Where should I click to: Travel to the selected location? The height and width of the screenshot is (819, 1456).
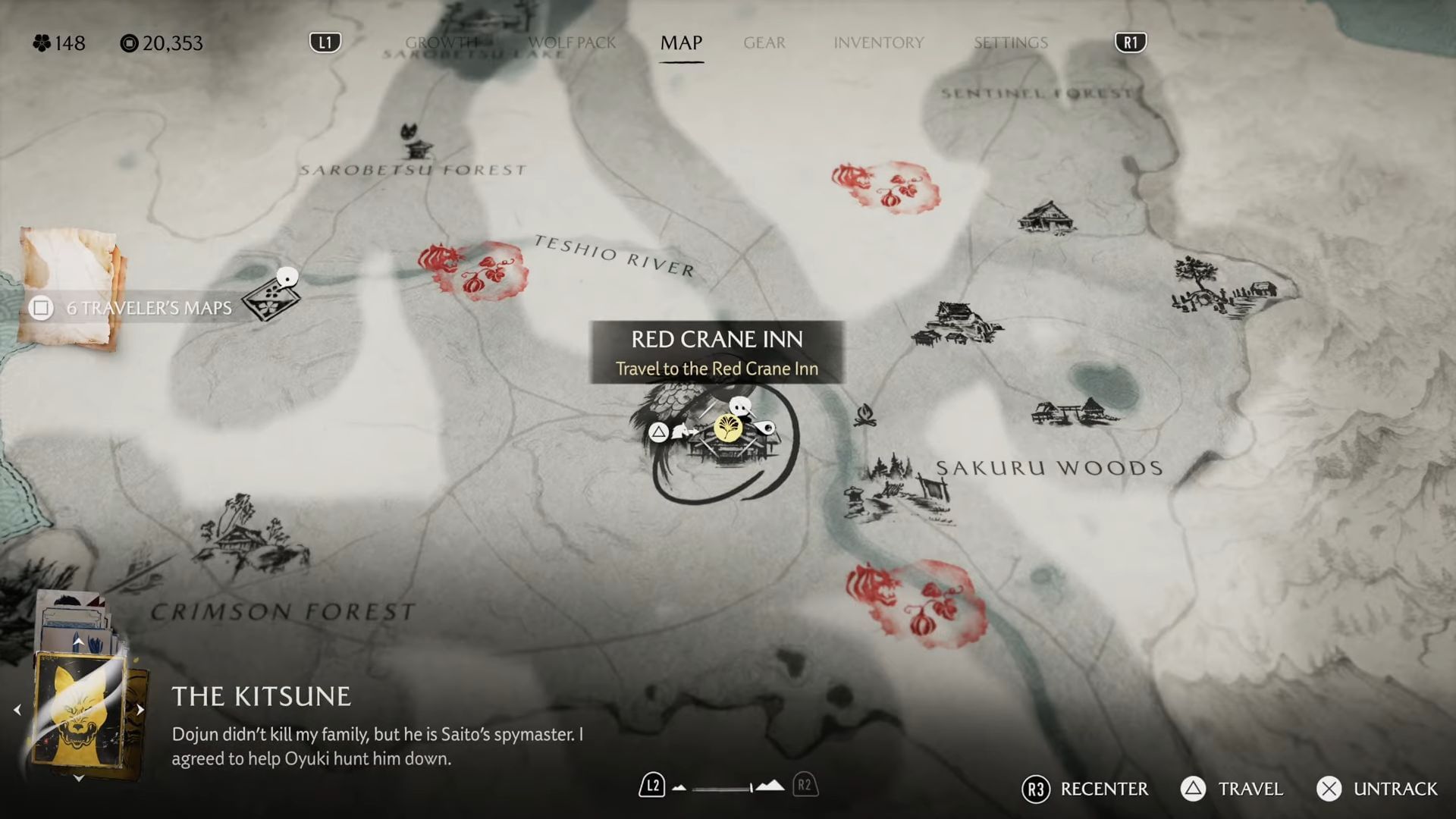point(1232,789)
